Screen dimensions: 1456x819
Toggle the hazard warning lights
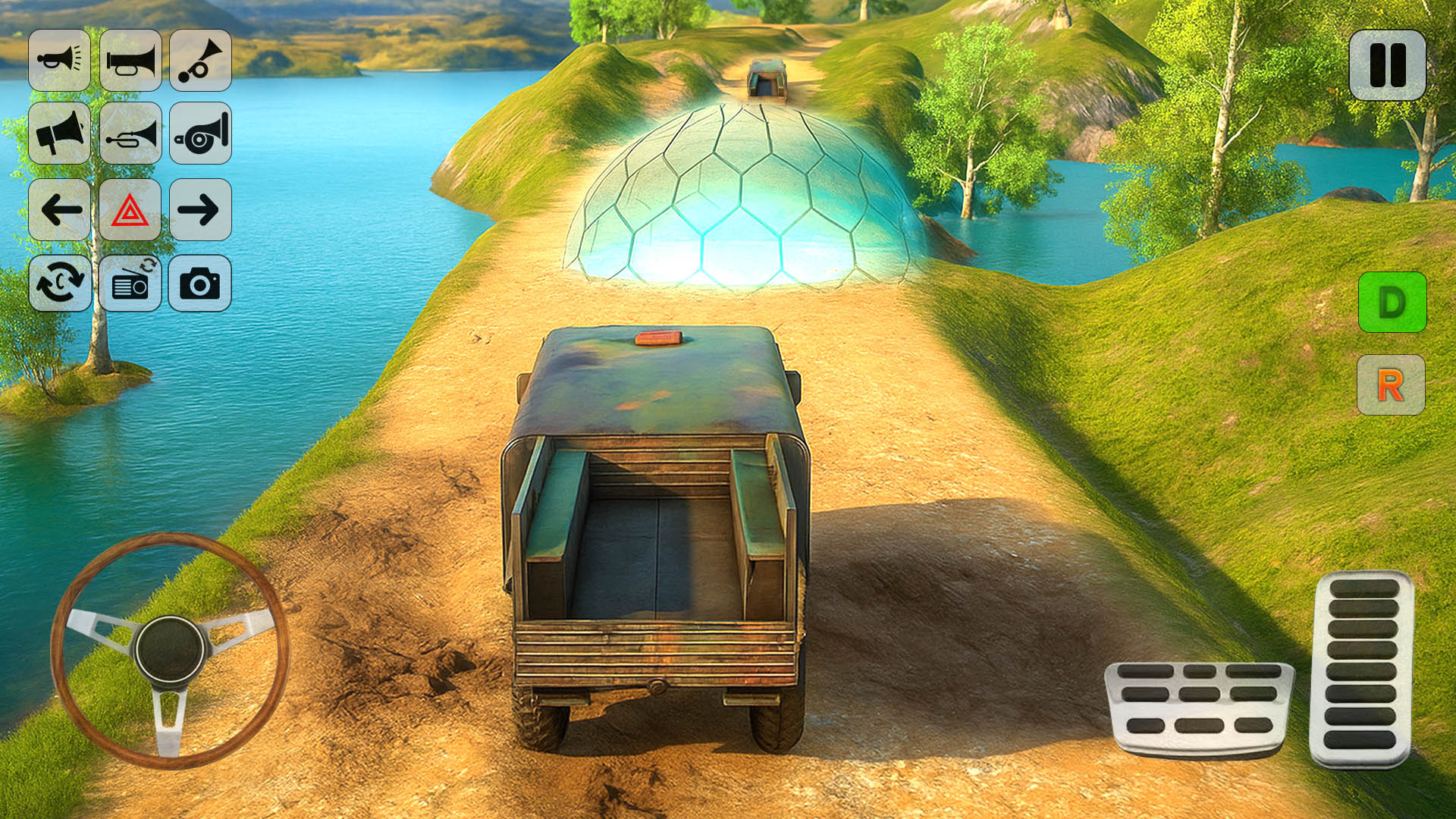click(x=129, y=211)
